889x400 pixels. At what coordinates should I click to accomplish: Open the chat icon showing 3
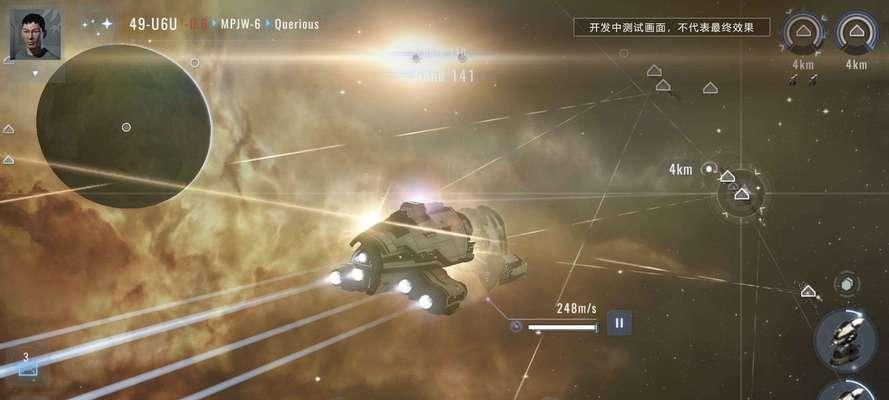tap(27, 366)
